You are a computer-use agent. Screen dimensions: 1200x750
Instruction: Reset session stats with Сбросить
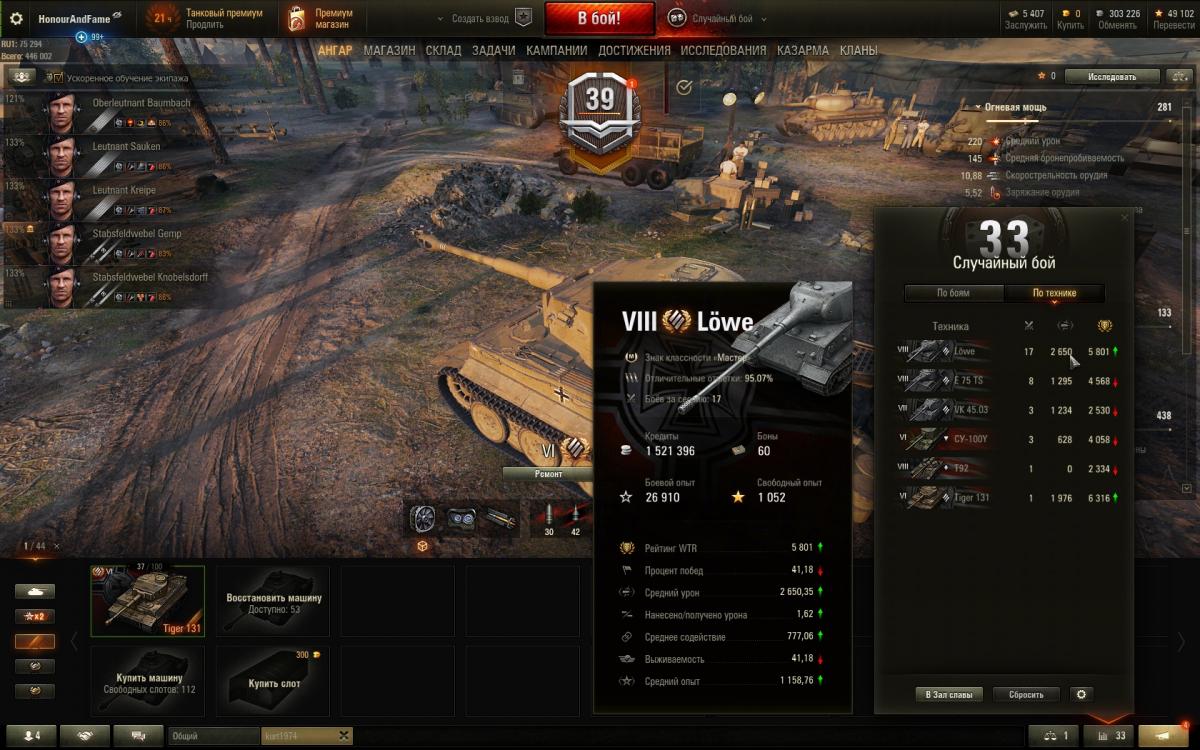[1026, 694]
